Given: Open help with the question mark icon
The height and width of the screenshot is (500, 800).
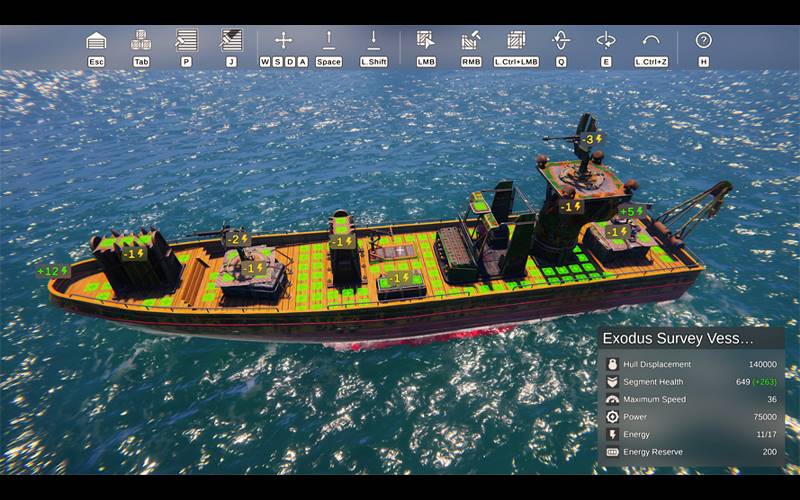Looking at the screenshot, I should [x=704, y=41].
